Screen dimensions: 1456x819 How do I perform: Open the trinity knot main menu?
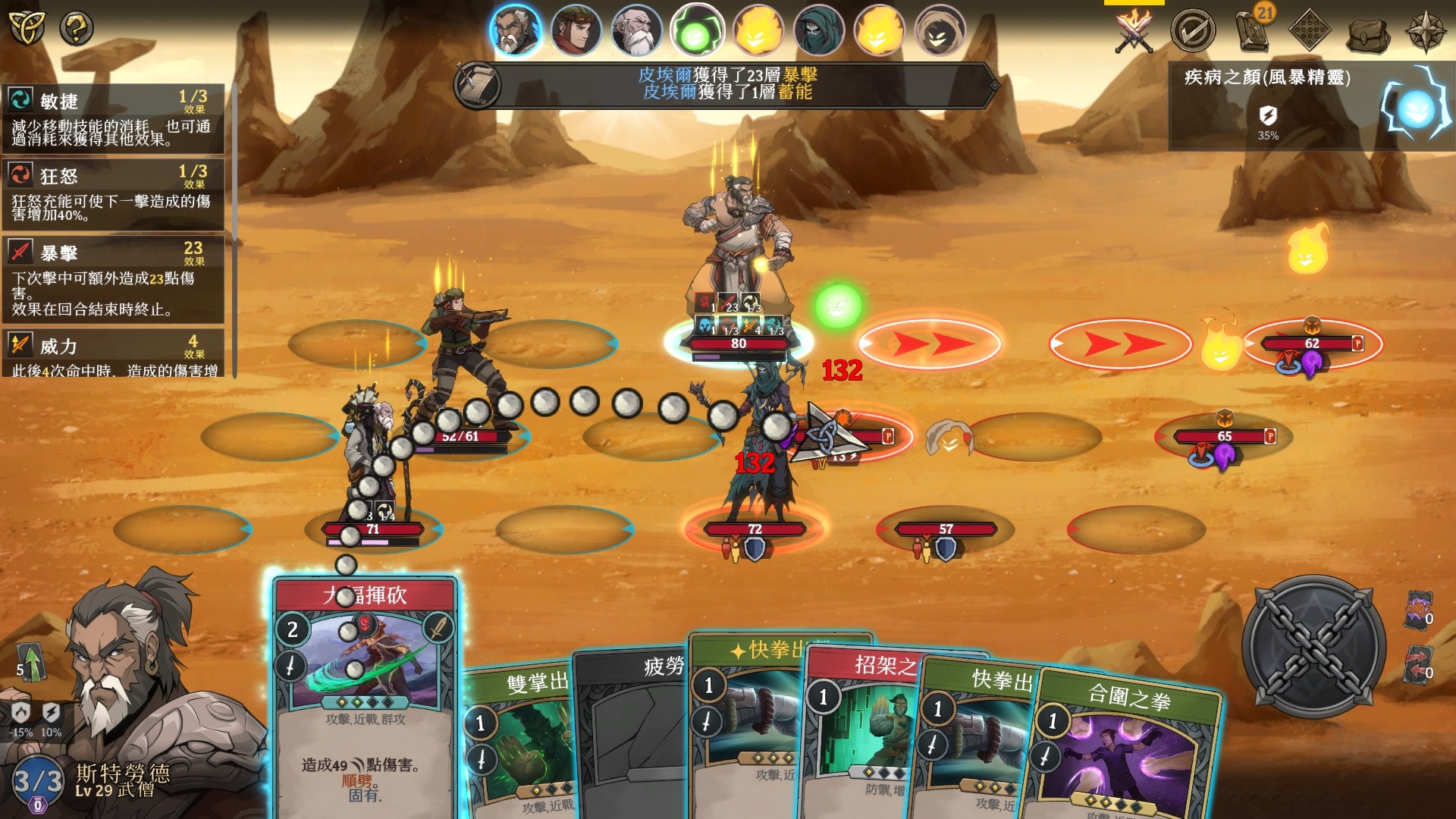[27, 27]
